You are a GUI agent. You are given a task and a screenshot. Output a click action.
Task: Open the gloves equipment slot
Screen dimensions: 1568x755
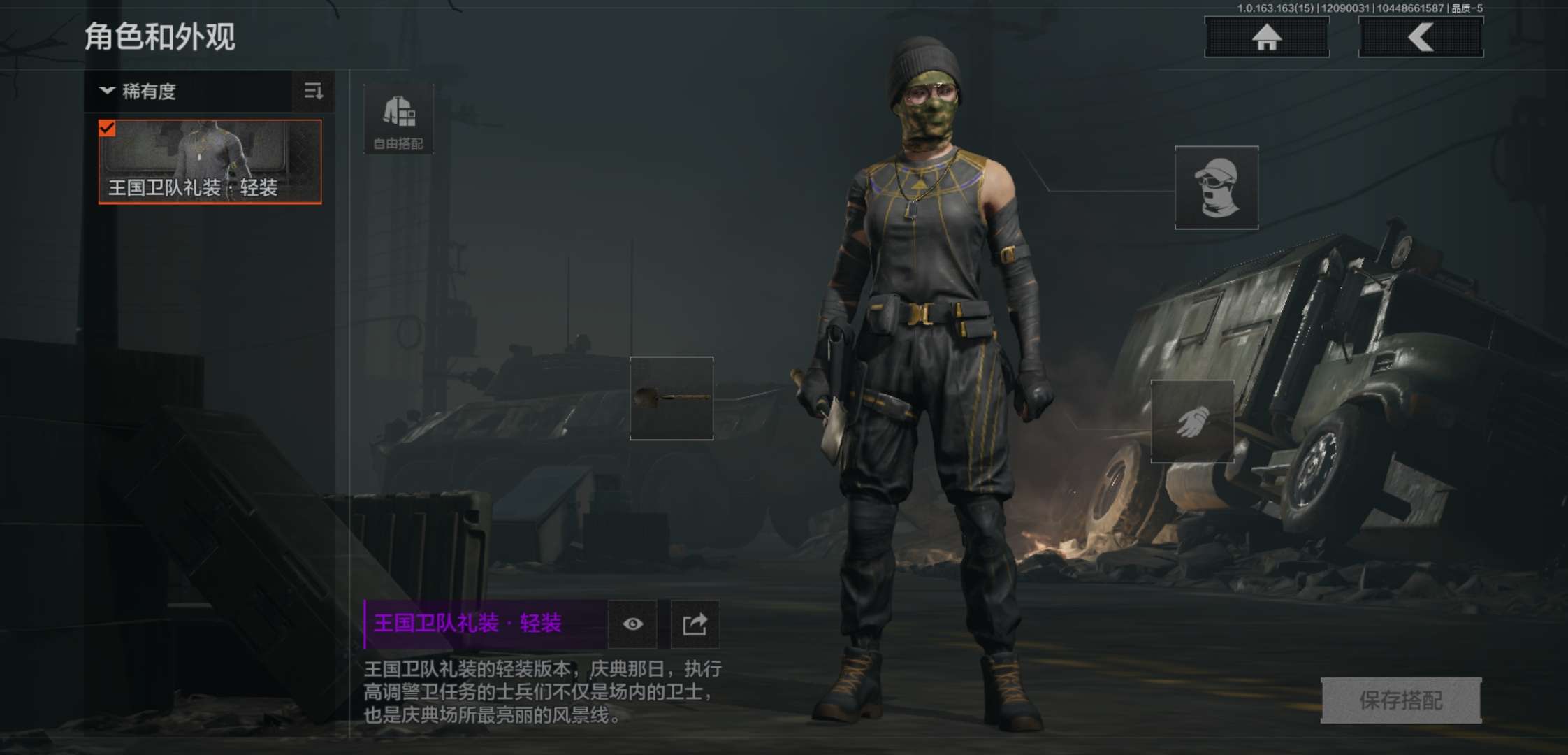[x=1192, y=422]
